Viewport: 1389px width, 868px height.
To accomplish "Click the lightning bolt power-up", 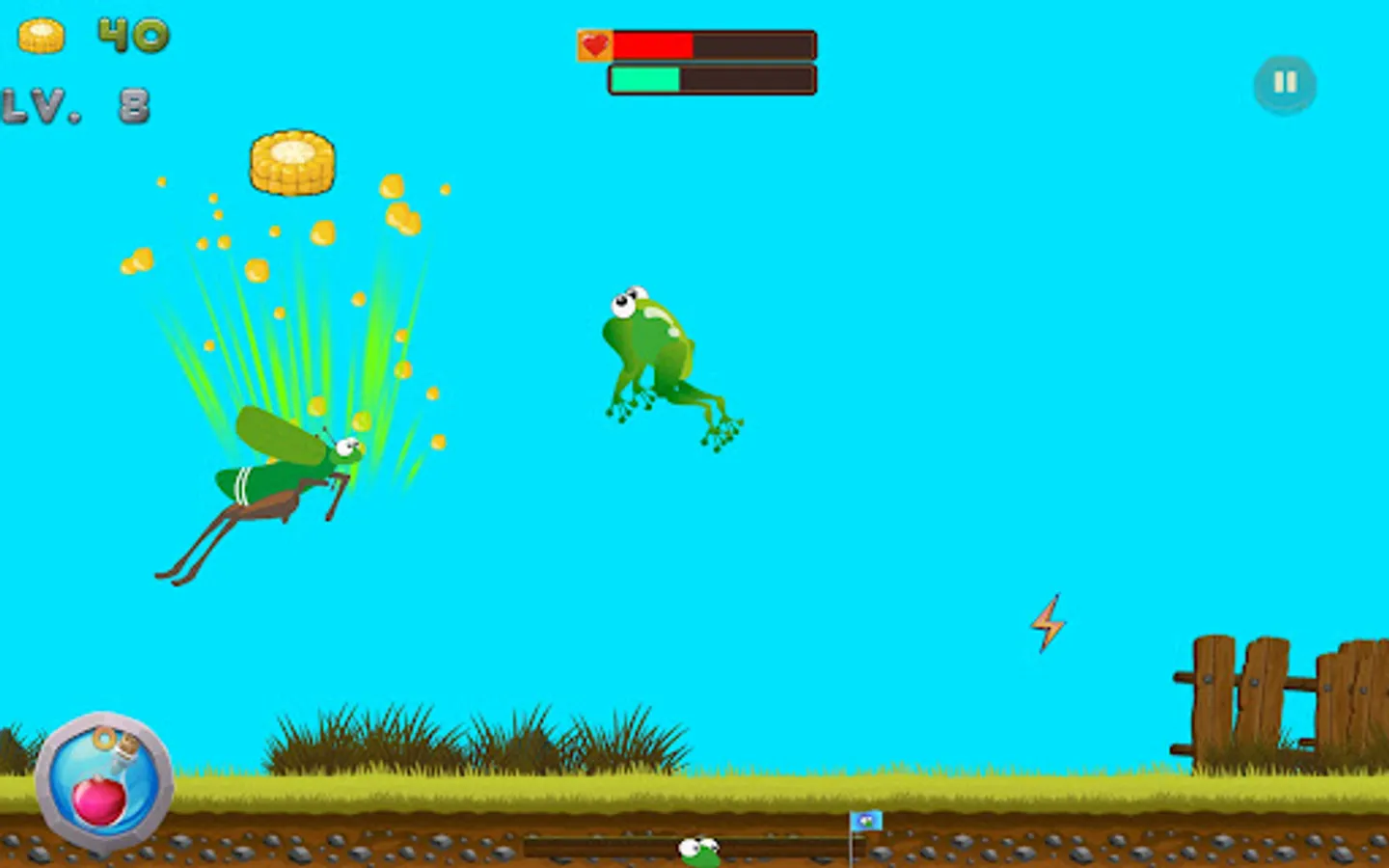I will click(1049, 625).
